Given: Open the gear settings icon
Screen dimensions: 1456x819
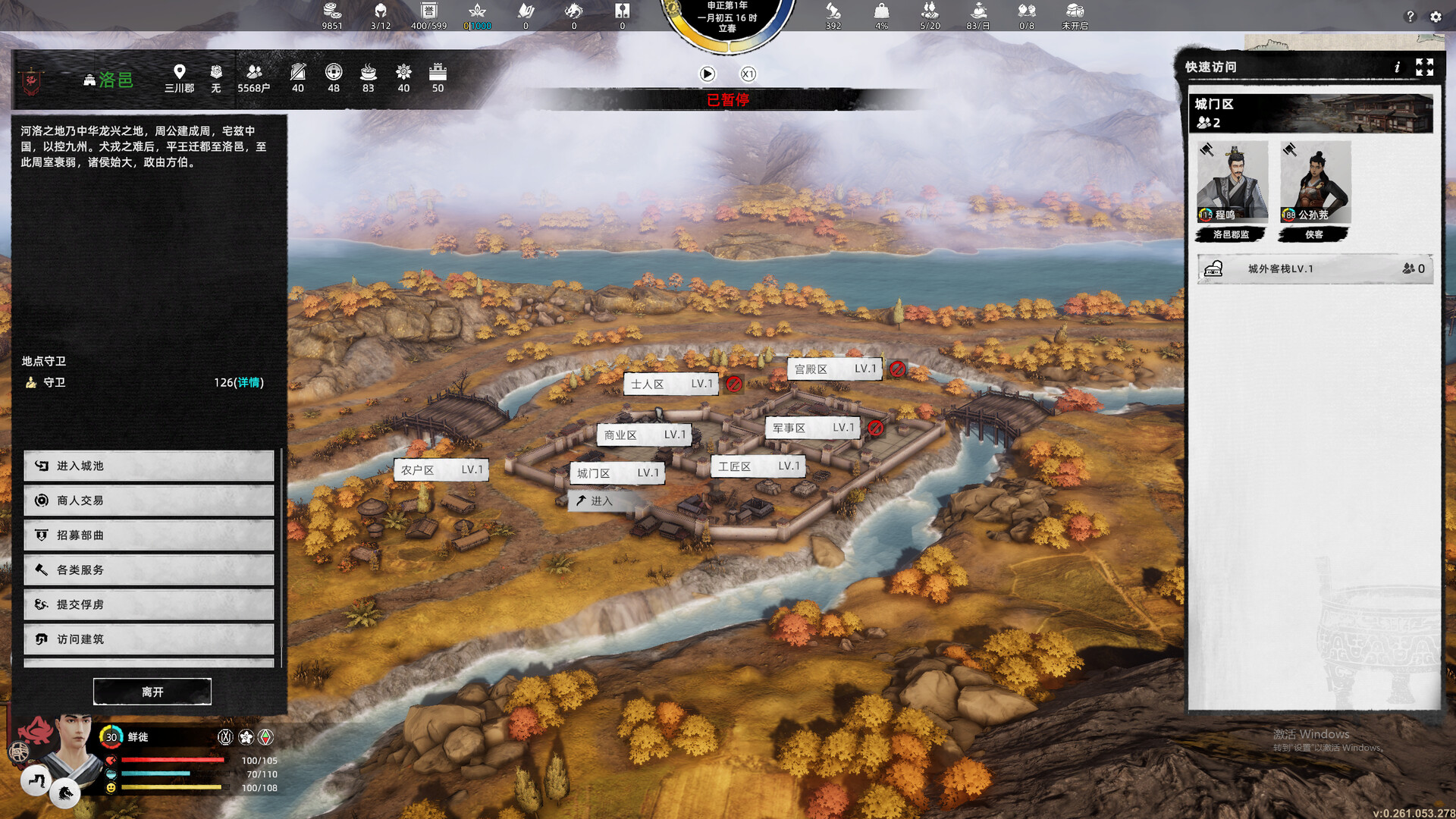Looking at the screenshot, I should pyautogui.click(x=1436, y=17).
